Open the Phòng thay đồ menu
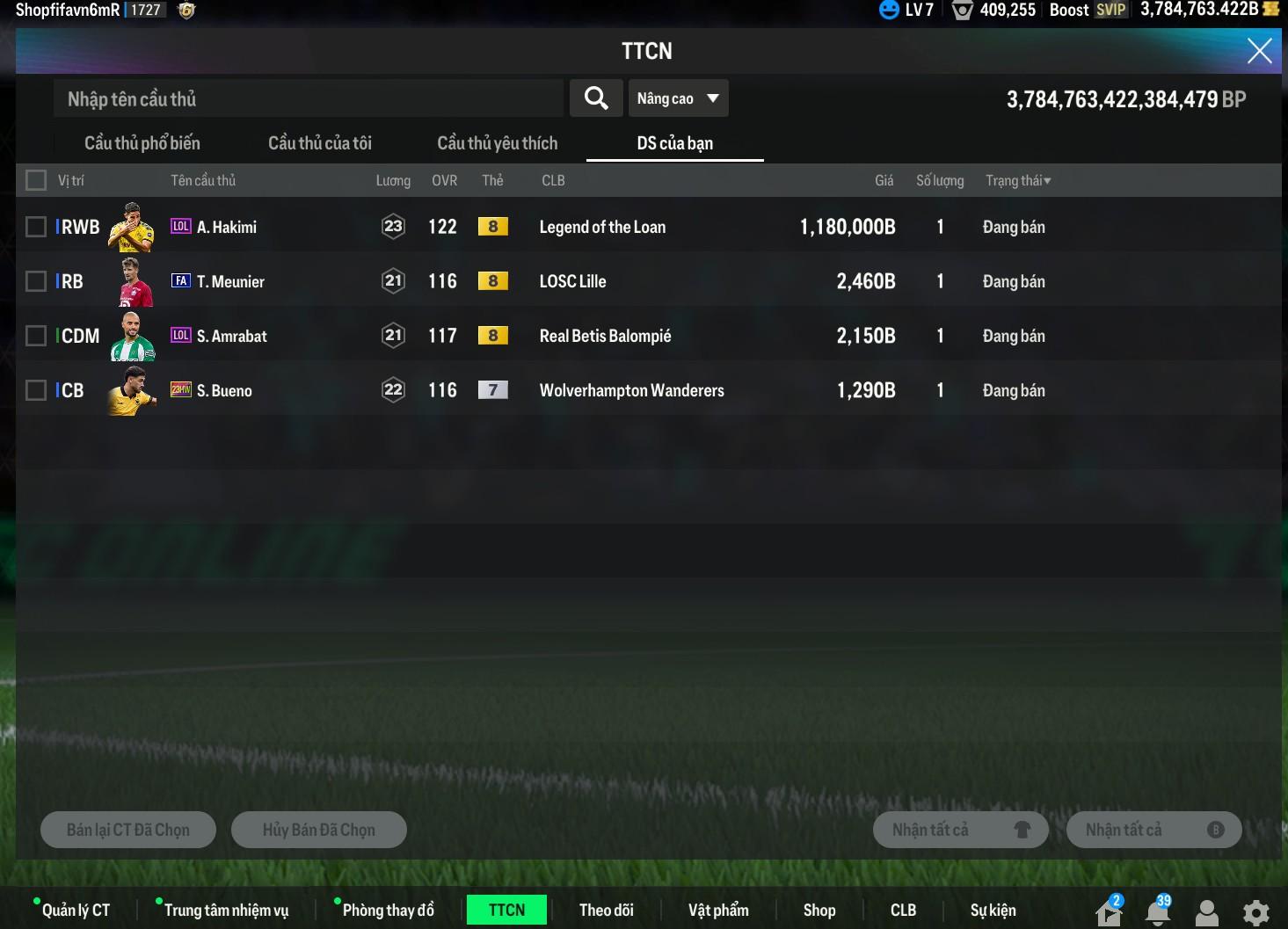 click(388, 910)
